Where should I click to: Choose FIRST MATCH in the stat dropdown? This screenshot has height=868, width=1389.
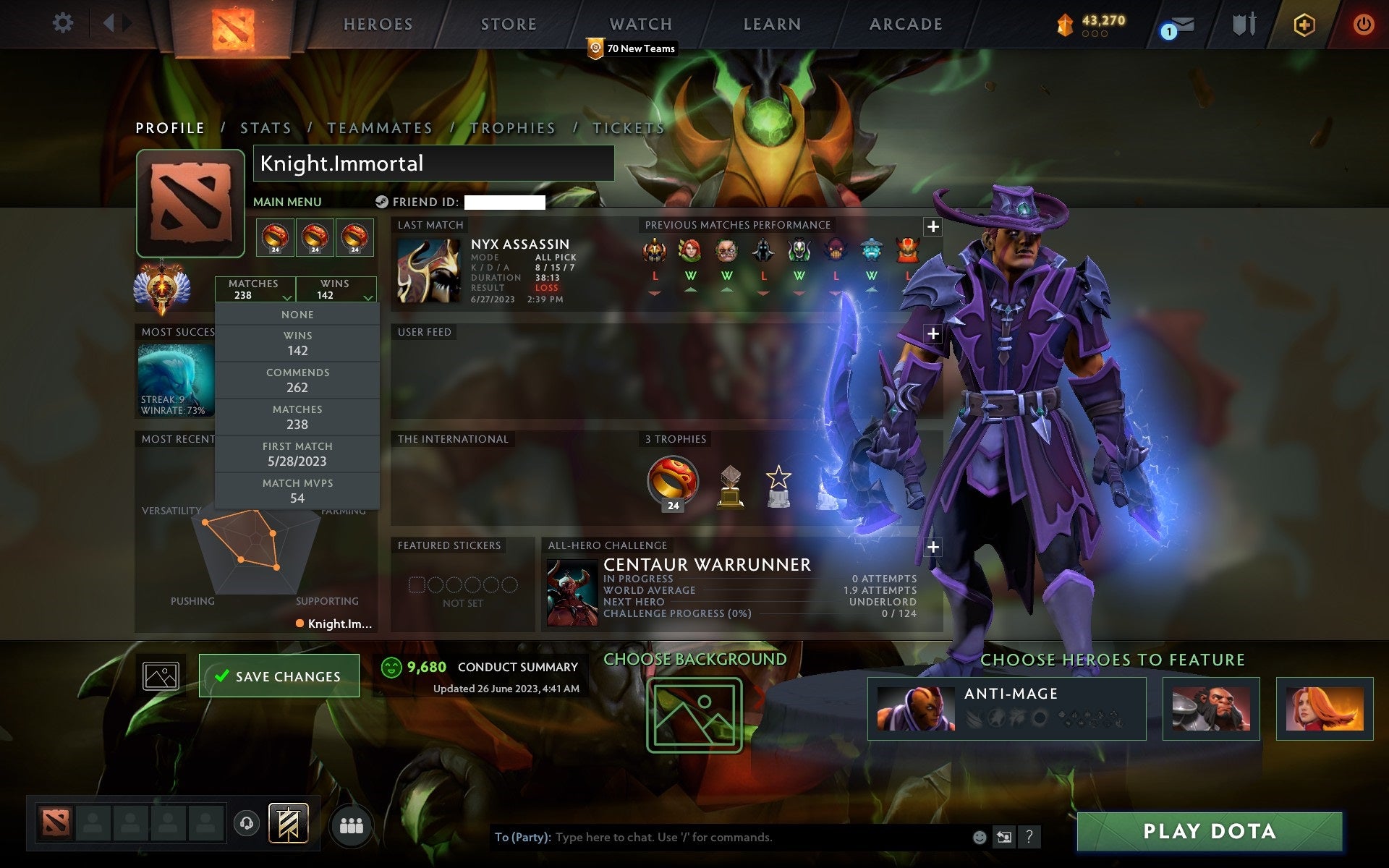(x=298, y=454)
